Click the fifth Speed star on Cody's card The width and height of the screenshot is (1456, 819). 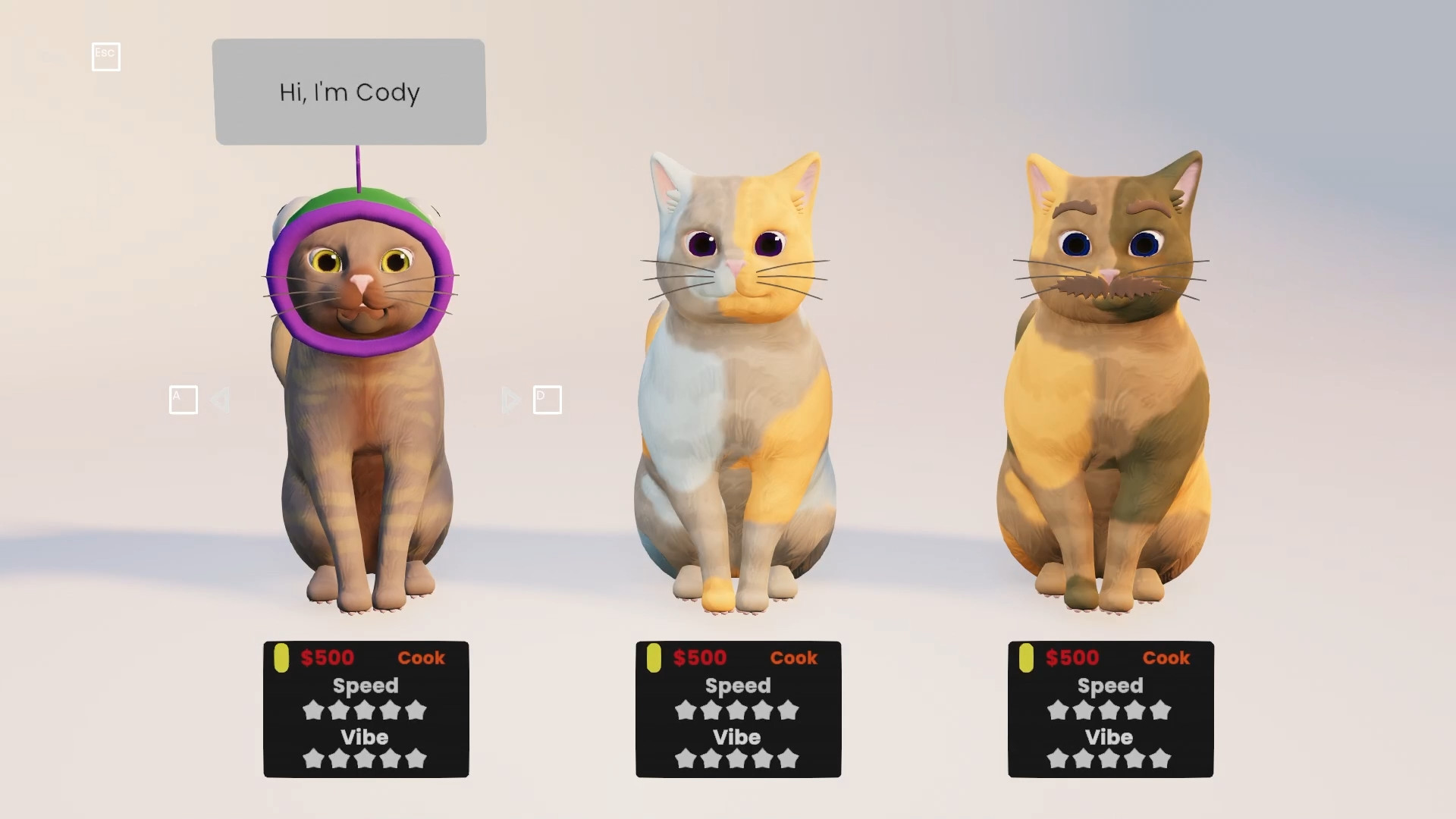(x=416, y=711)
